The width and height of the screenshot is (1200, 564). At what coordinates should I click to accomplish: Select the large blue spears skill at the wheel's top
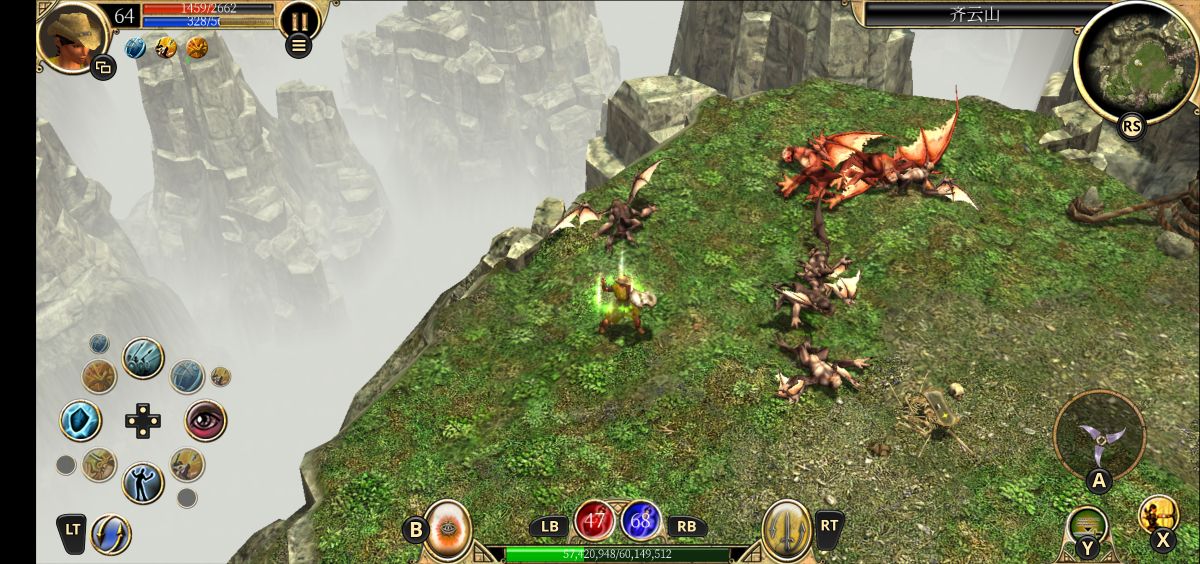tap(143, 358)
